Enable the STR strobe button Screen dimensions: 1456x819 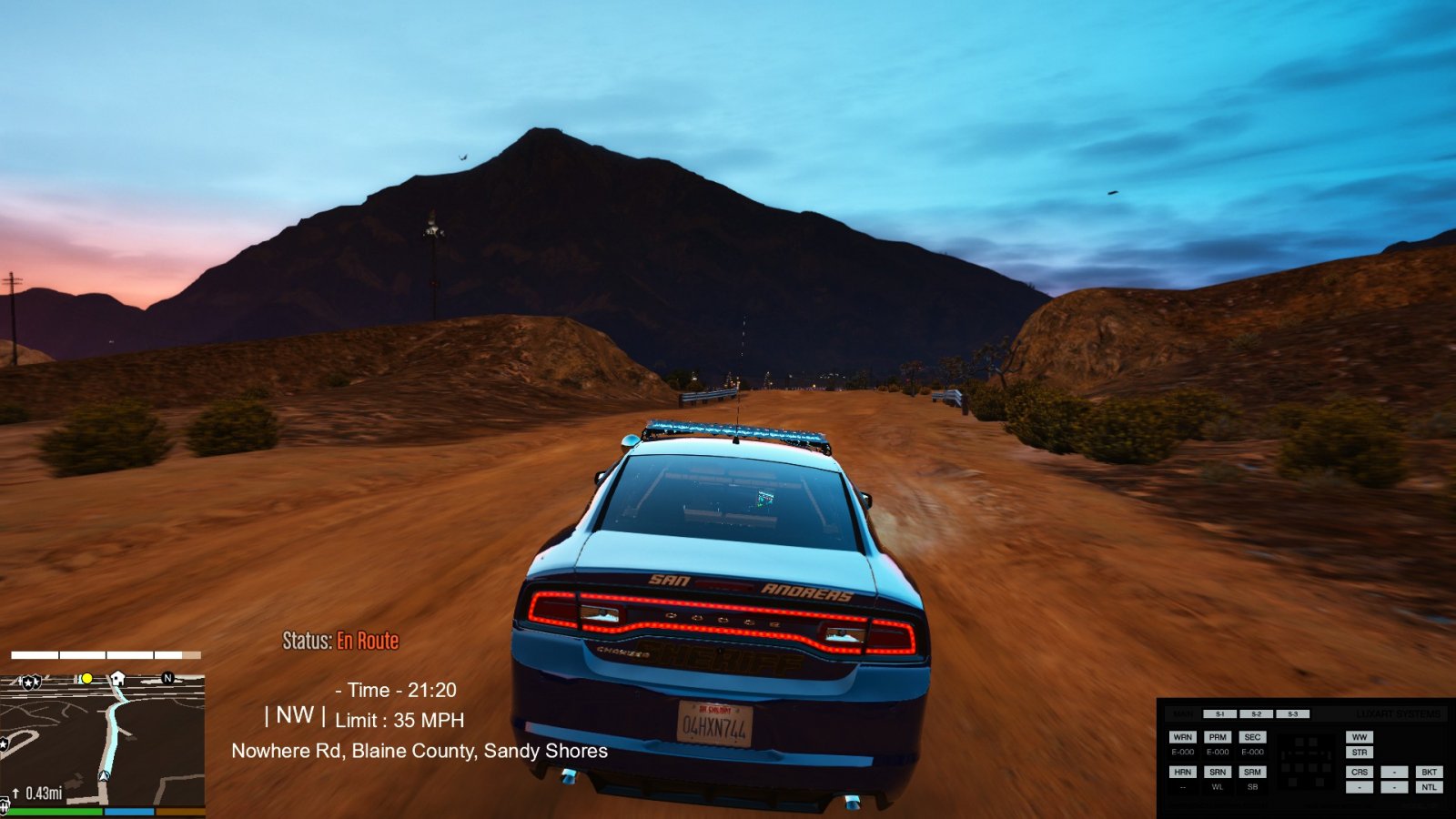(1360, 753)
